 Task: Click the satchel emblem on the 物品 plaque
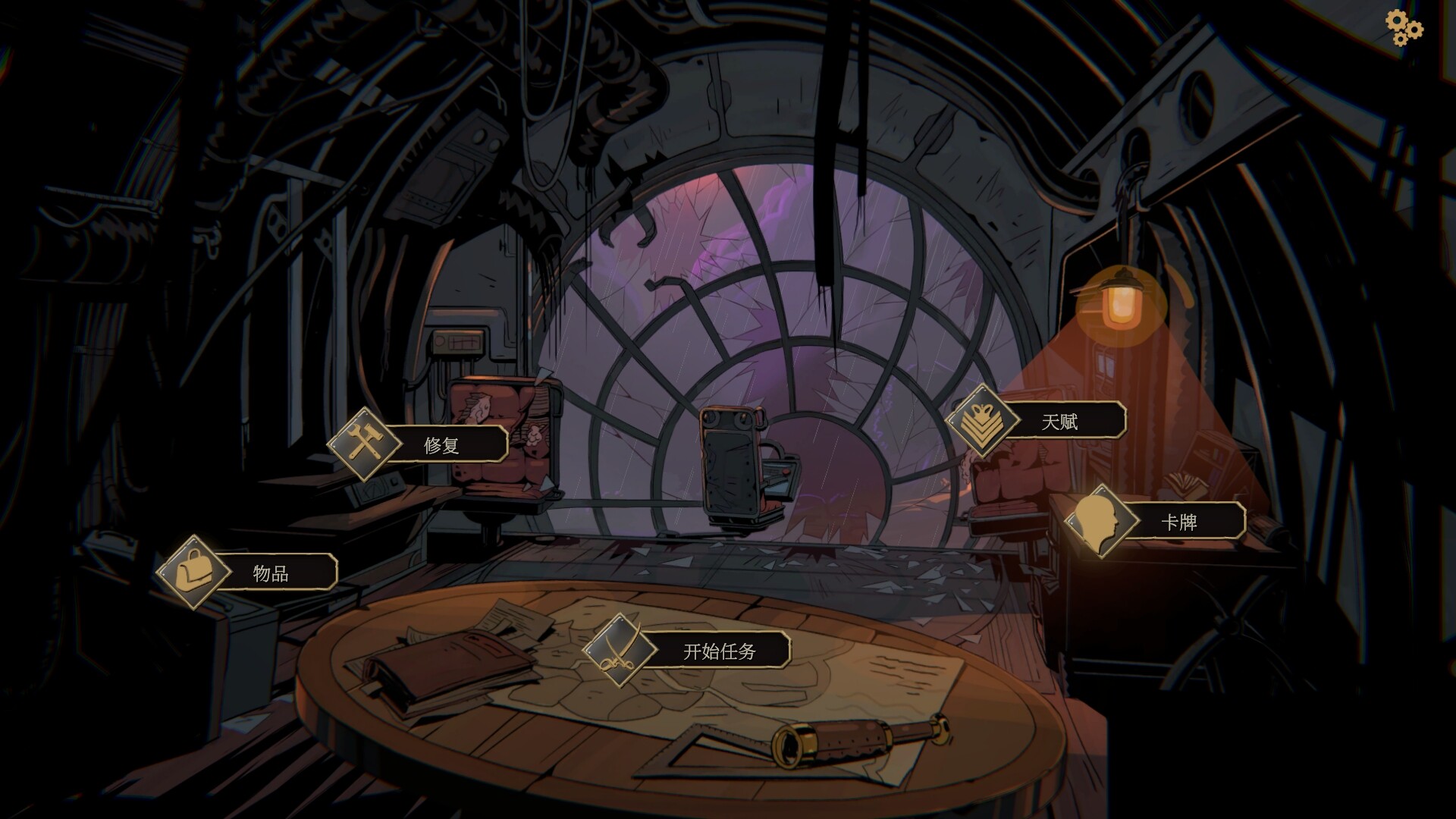(193, 573)
